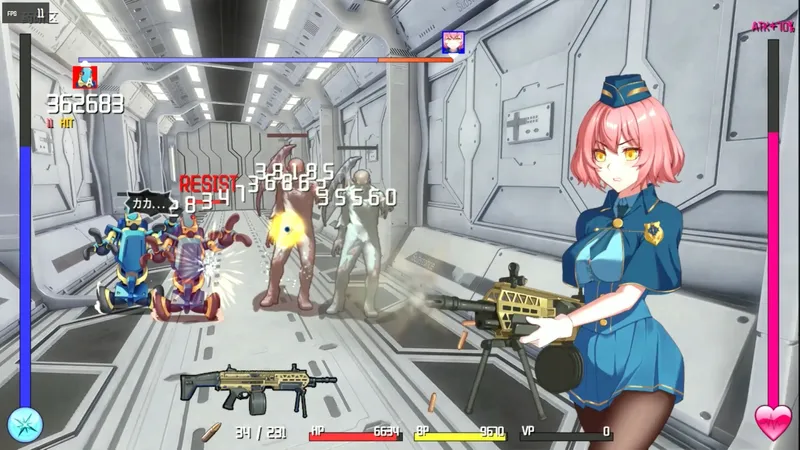800x450 pixels.
Task: Click the pink heart gauge icon
Action: click(x=772, y=423)
